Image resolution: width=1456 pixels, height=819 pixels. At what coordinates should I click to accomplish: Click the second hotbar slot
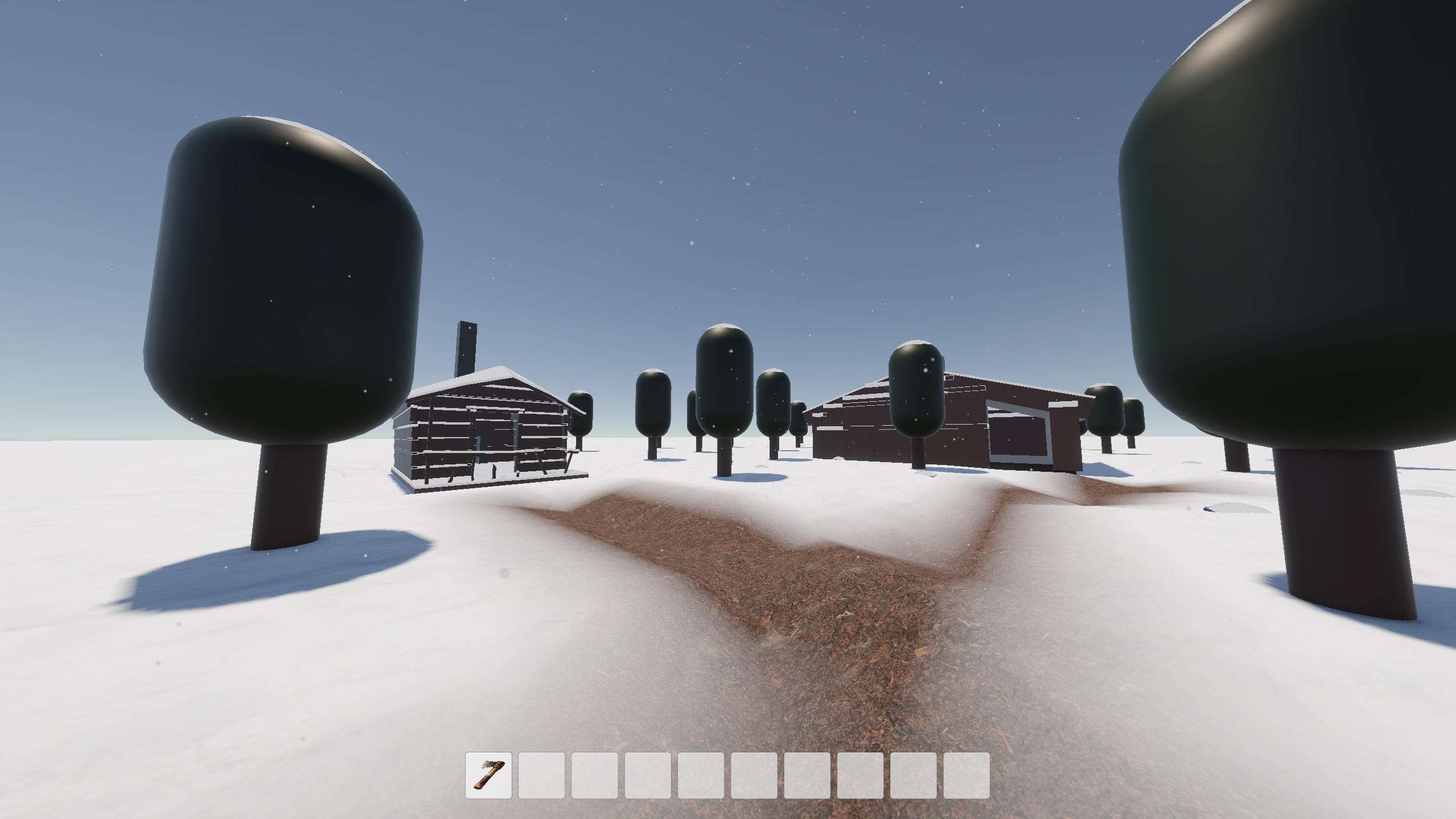tap(541, 775)
